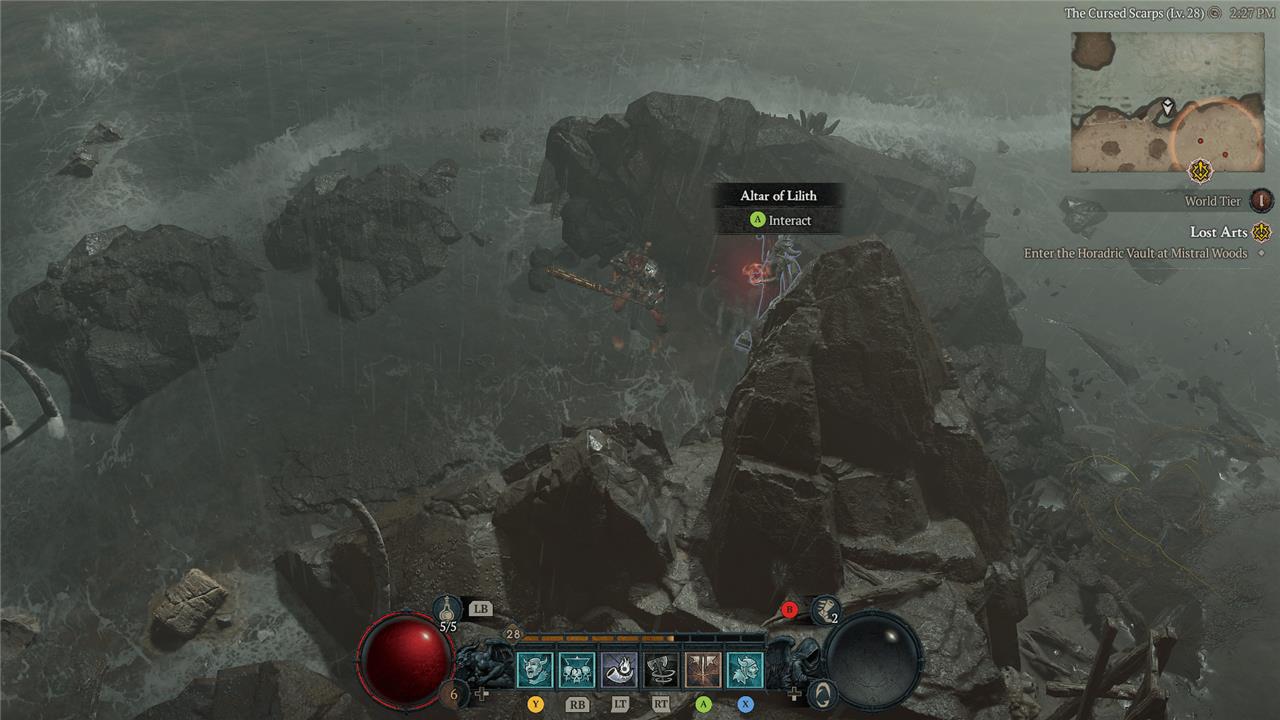The height and width of the screenshot is (720, 1280).
Task: Select the Lost Arts quest tracker
Action: (x=1219, y=232)
